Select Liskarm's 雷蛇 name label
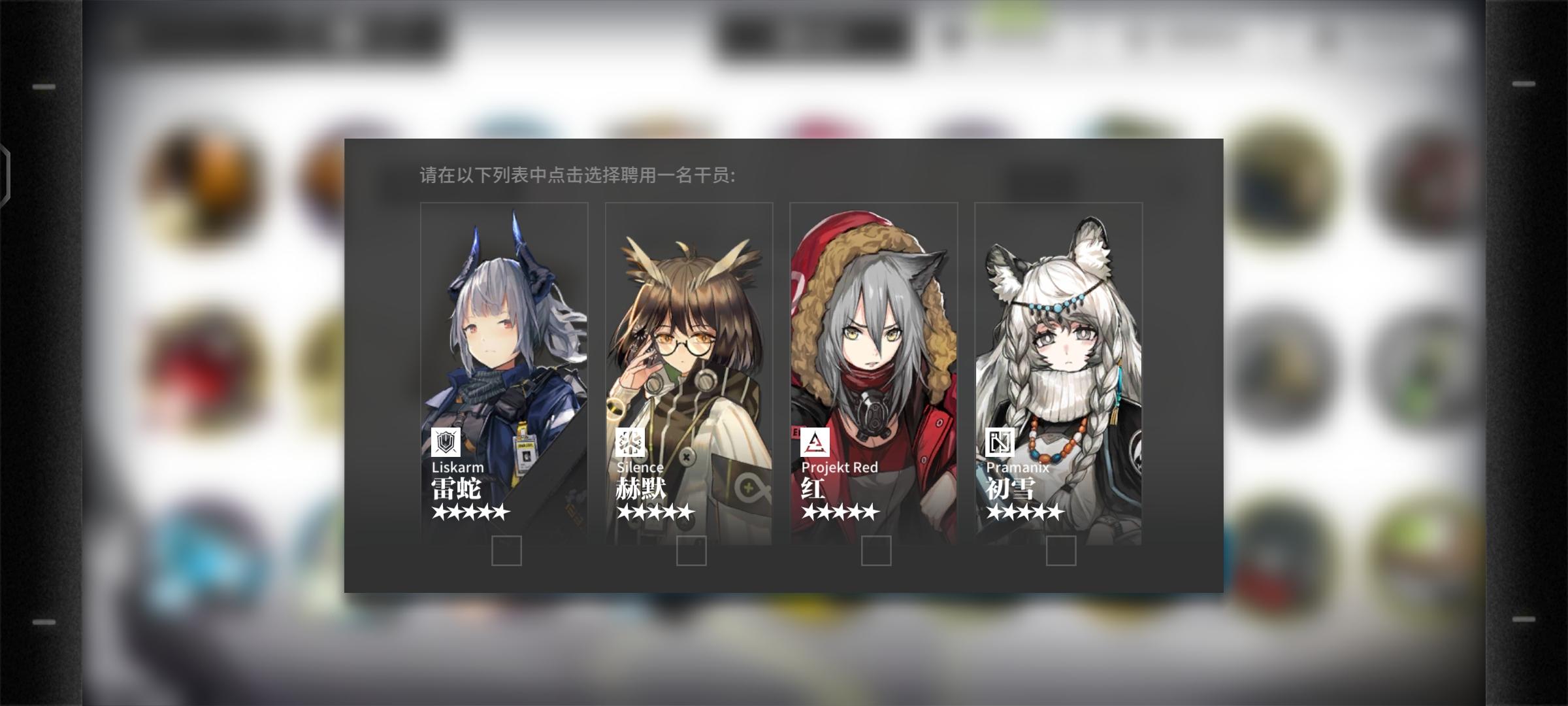Viewport: 1568px width, 706px height. tap(457, 489)
